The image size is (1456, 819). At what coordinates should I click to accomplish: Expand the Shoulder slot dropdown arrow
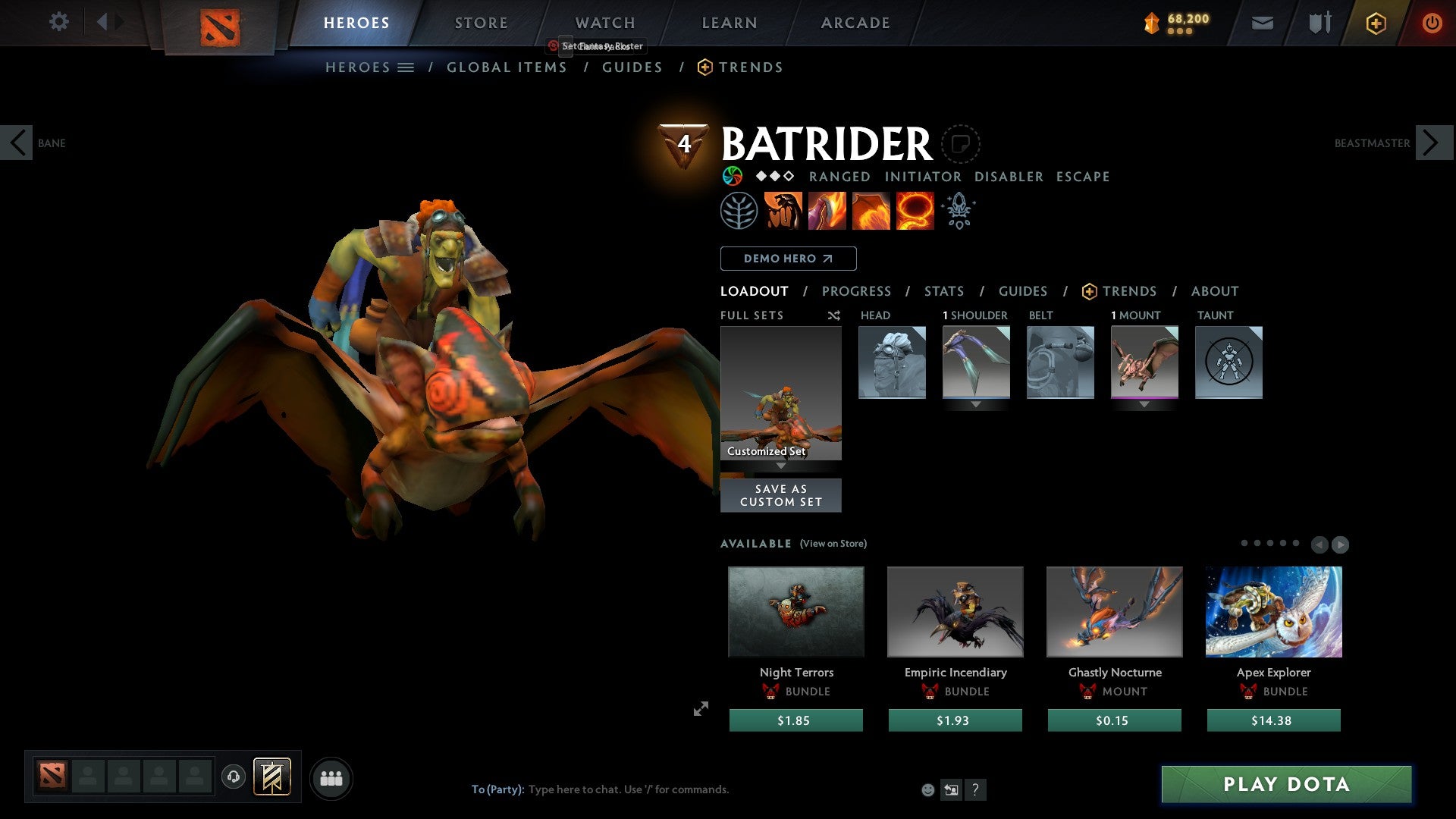click(x=976, y=404)
